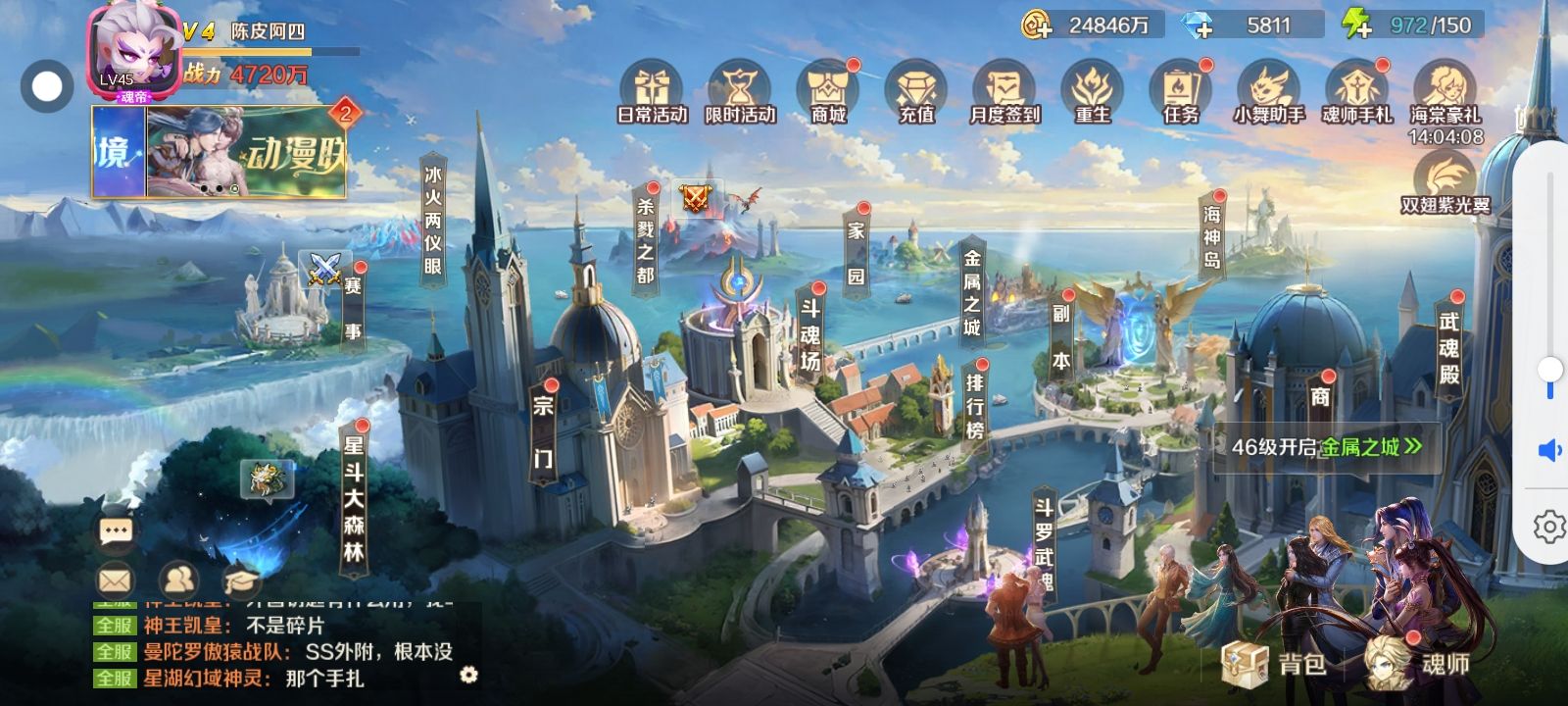Go to 星斗大森林 location label

point(354,498)
